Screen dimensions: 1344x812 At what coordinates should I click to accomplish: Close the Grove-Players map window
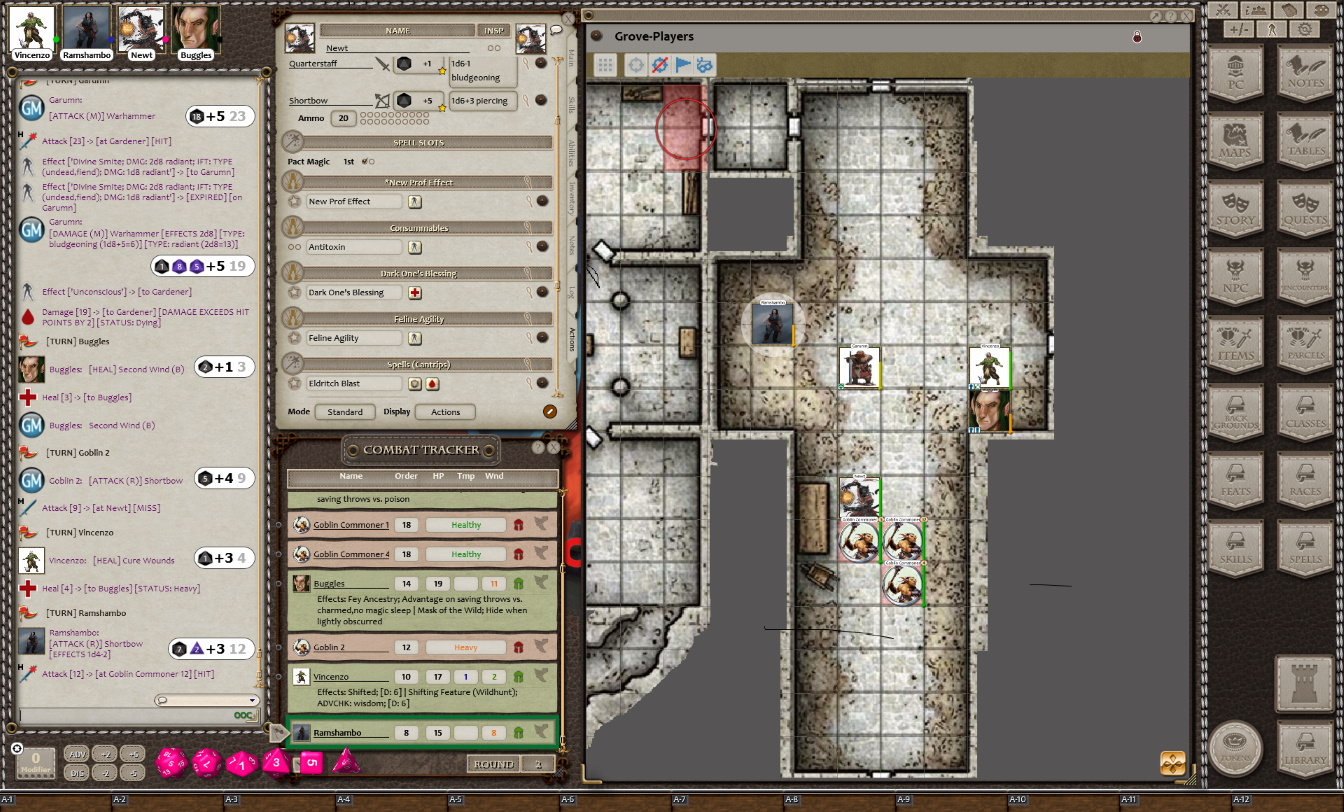tap(1186, 17)
